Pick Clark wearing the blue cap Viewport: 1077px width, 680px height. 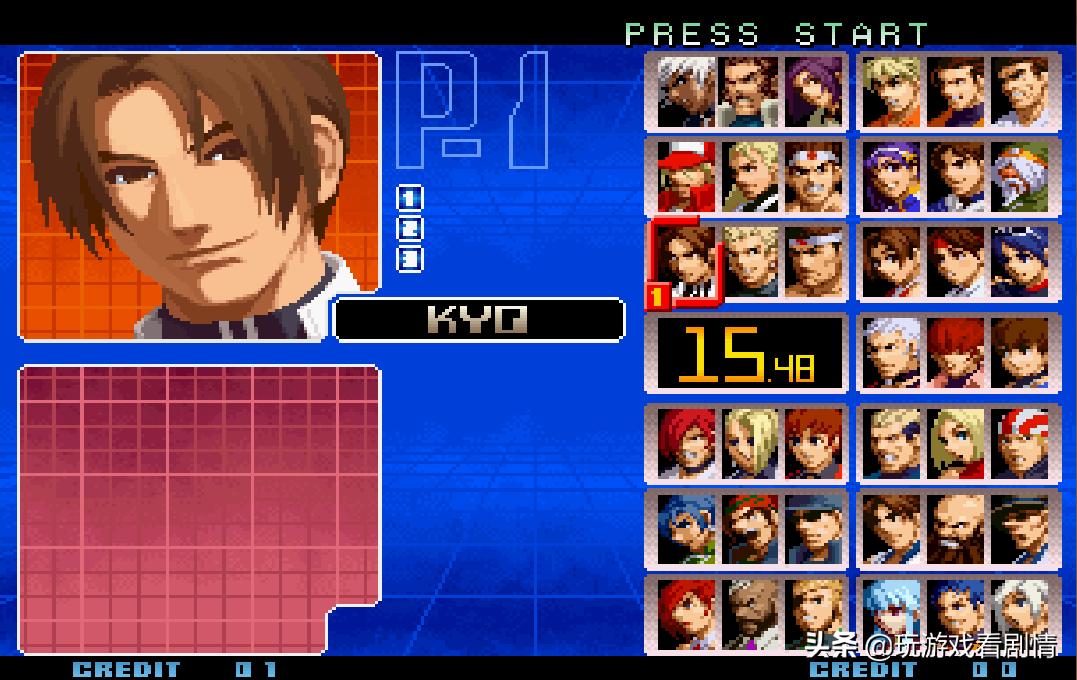(x=815, y=527)
